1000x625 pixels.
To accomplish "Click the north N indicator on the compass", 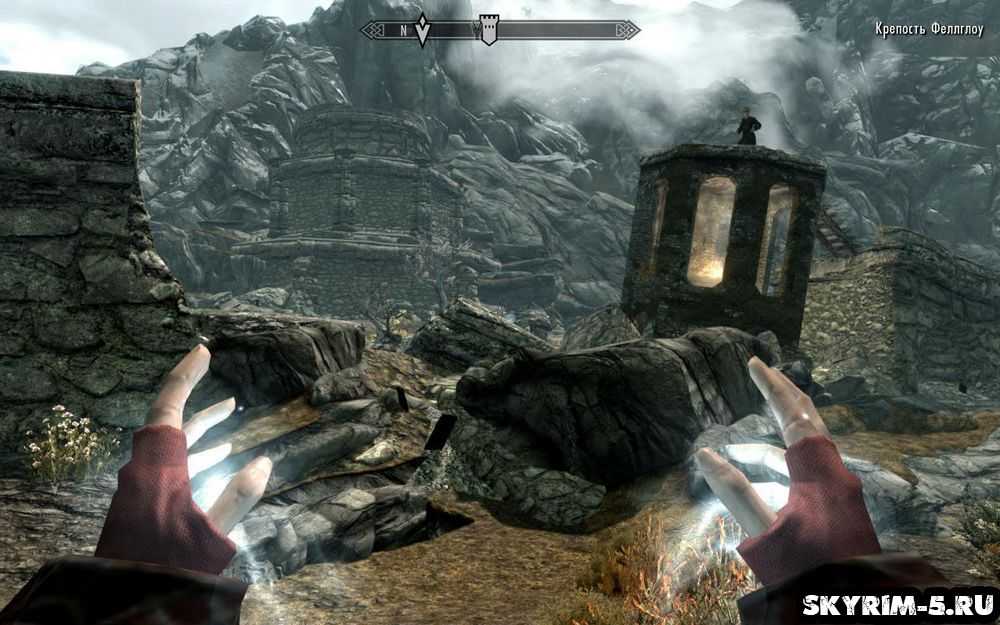I will tap(404, 31).
